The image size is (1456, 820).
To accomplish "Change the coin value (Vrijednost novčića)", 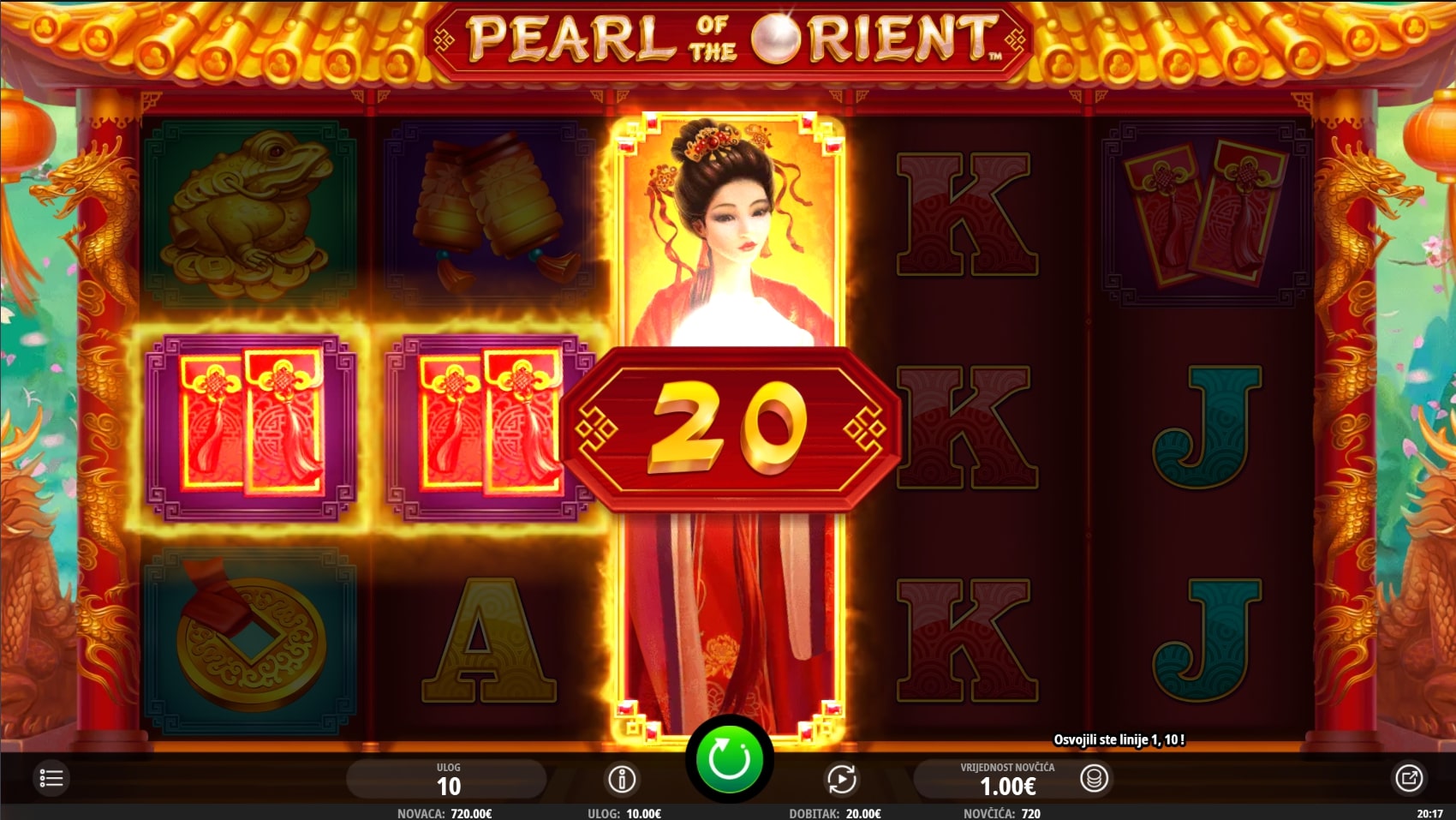I will [1007, 779].
